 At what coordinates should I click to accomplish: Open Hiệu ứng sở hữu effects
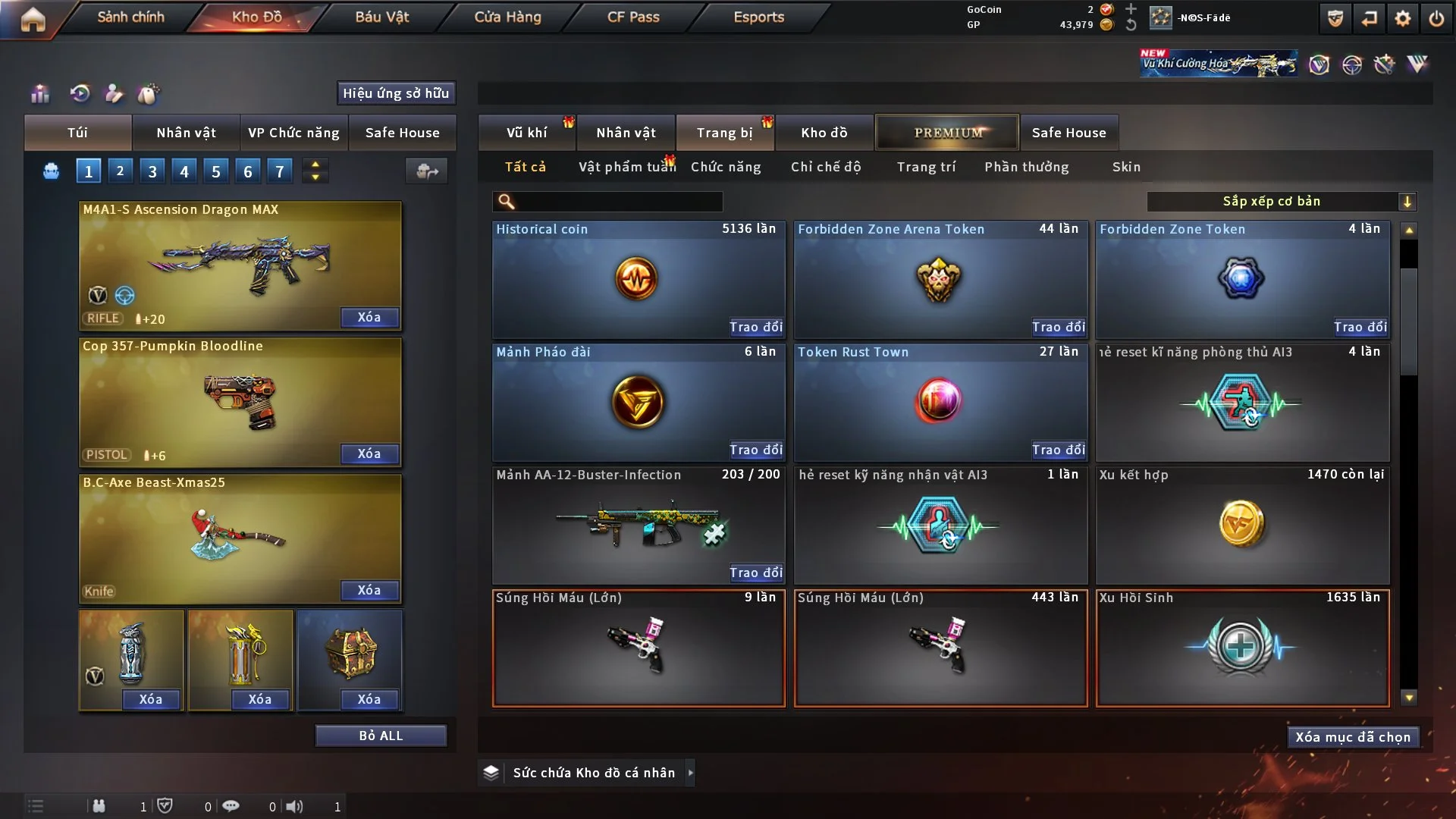[396, 93]
